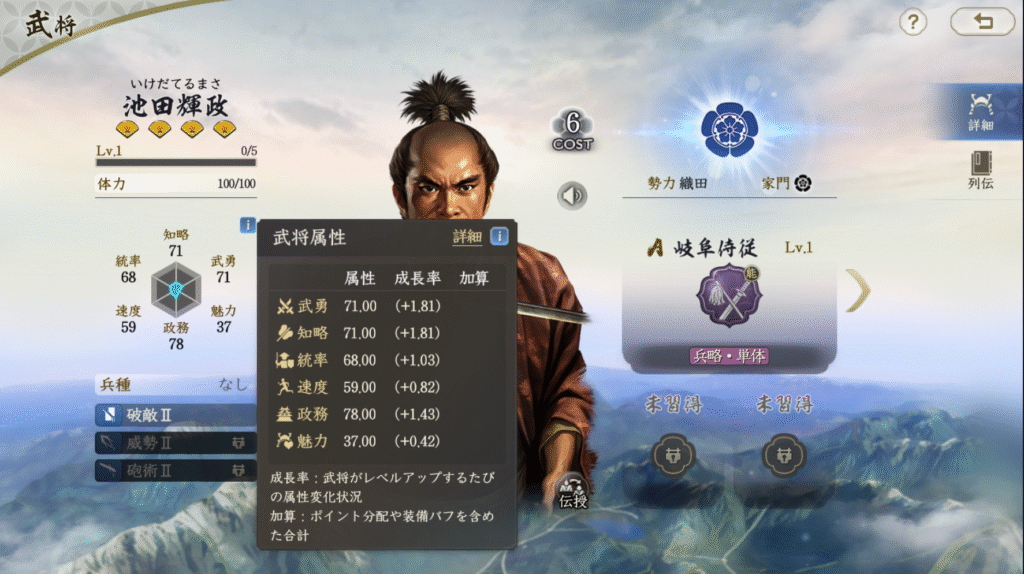Open the 列伝 biography tab
The width and height of the screenshot is (1024, 574).
(x=980, y=170)
